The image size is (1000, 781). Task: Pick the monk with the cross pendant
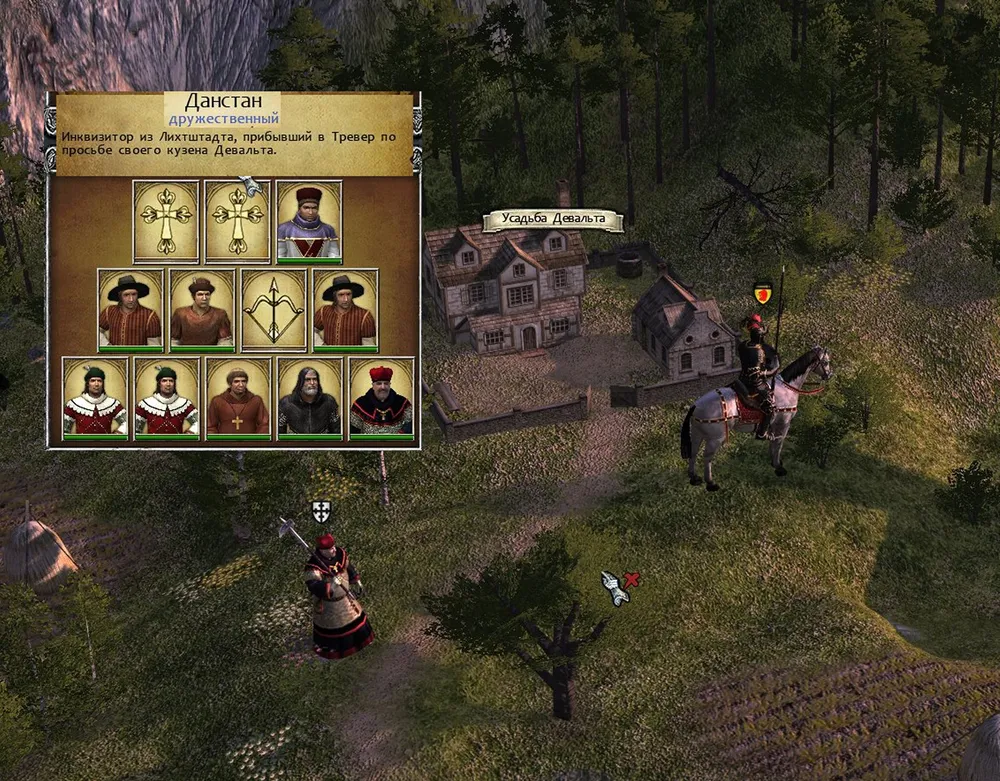(x=238, y=397)
